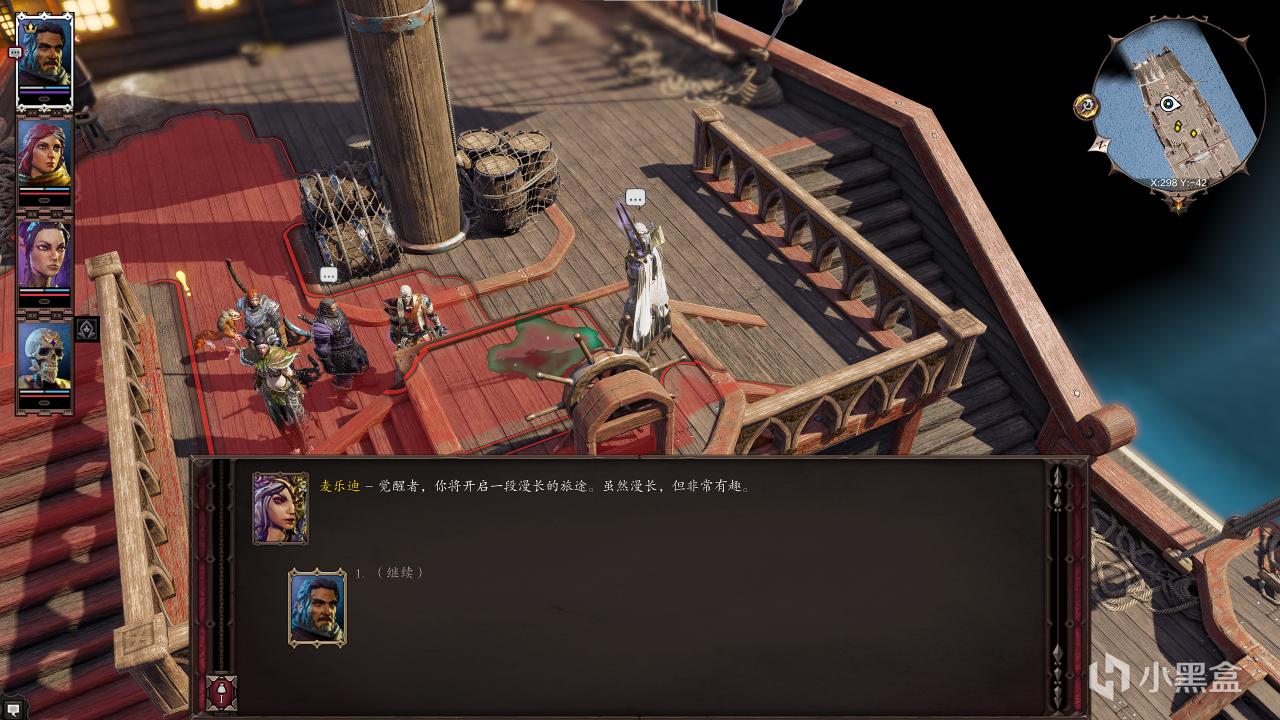Click the arrow below the minimap to expand it
1280x720 pixels.
coord(1178,203)
